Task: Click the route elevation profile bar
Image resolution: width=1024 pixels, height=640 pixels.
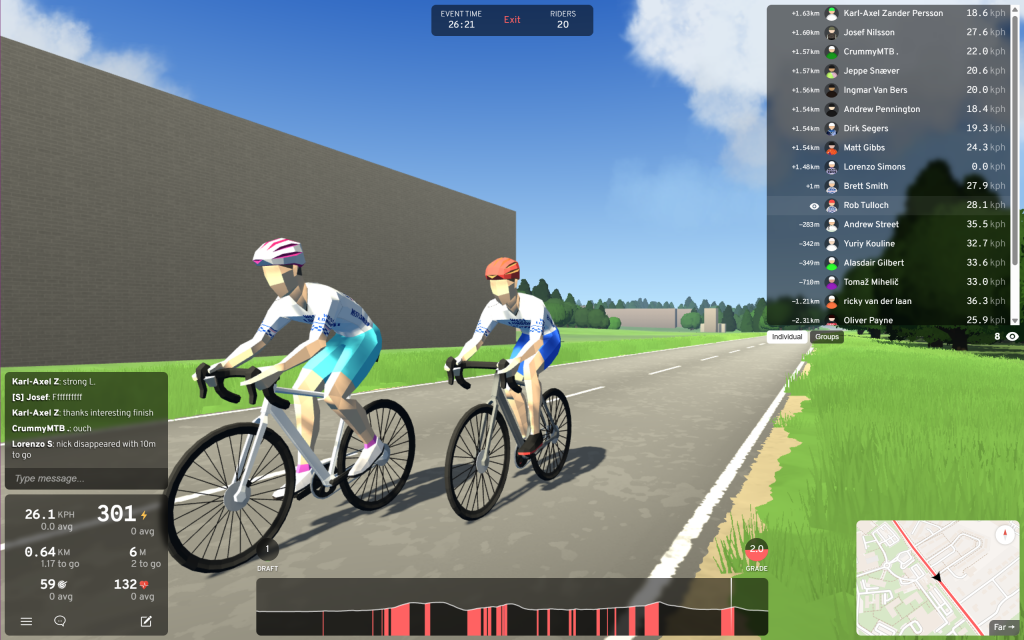Action: coord(512,607)
